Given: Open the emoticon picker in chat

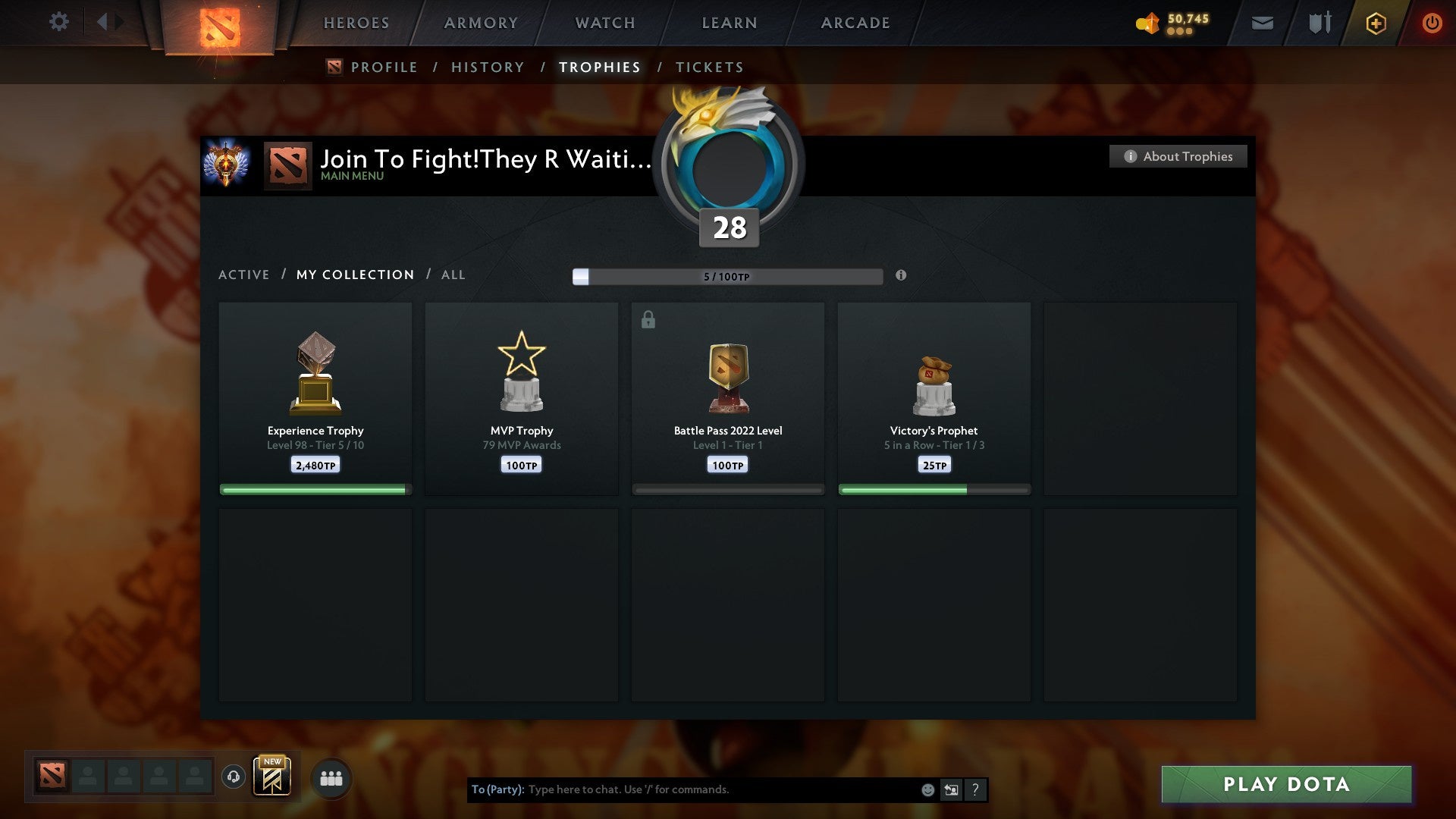Looking at the screenshot, I should 928,789.
